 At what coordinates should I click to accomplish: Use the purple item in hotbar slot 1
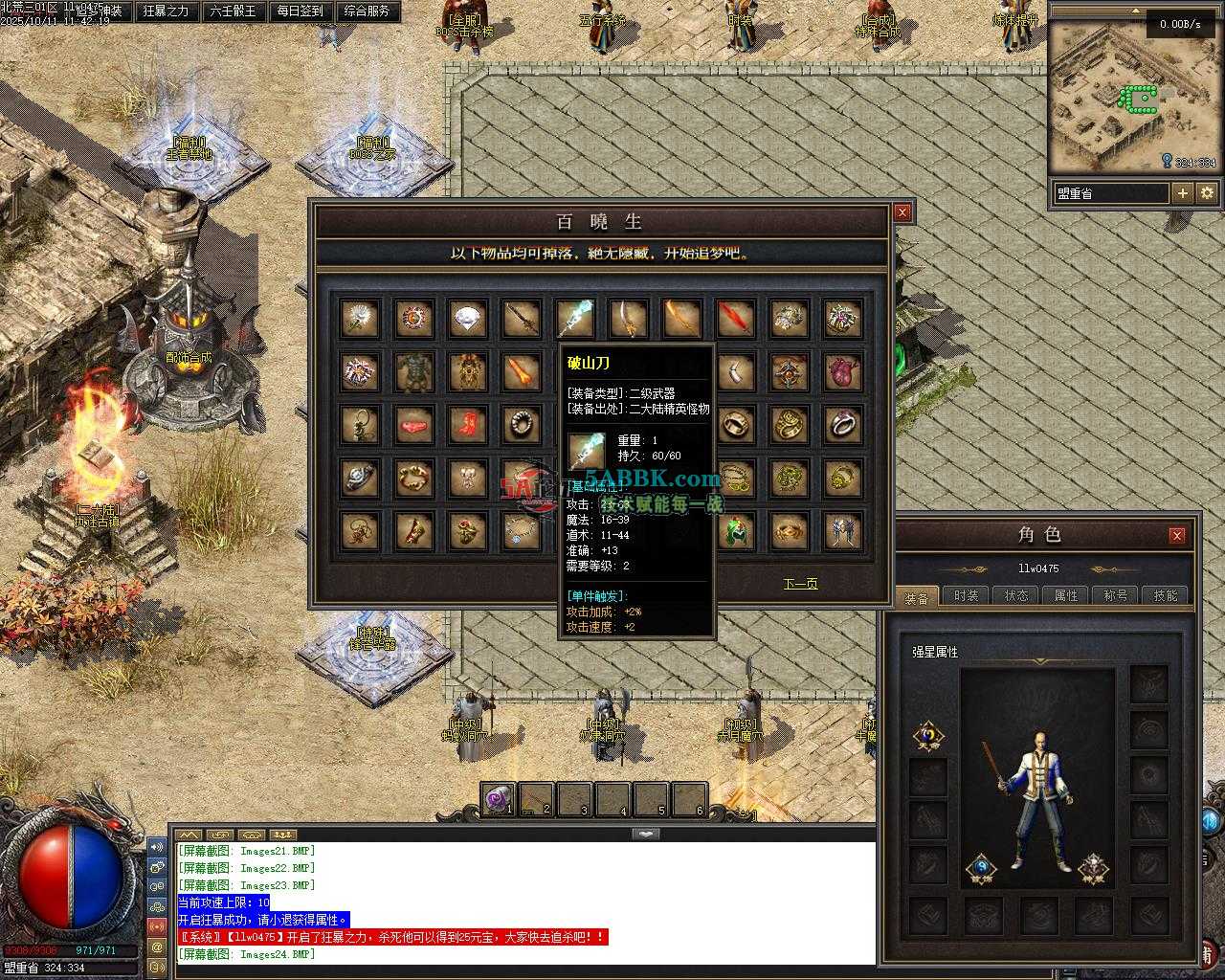[498, 799]
